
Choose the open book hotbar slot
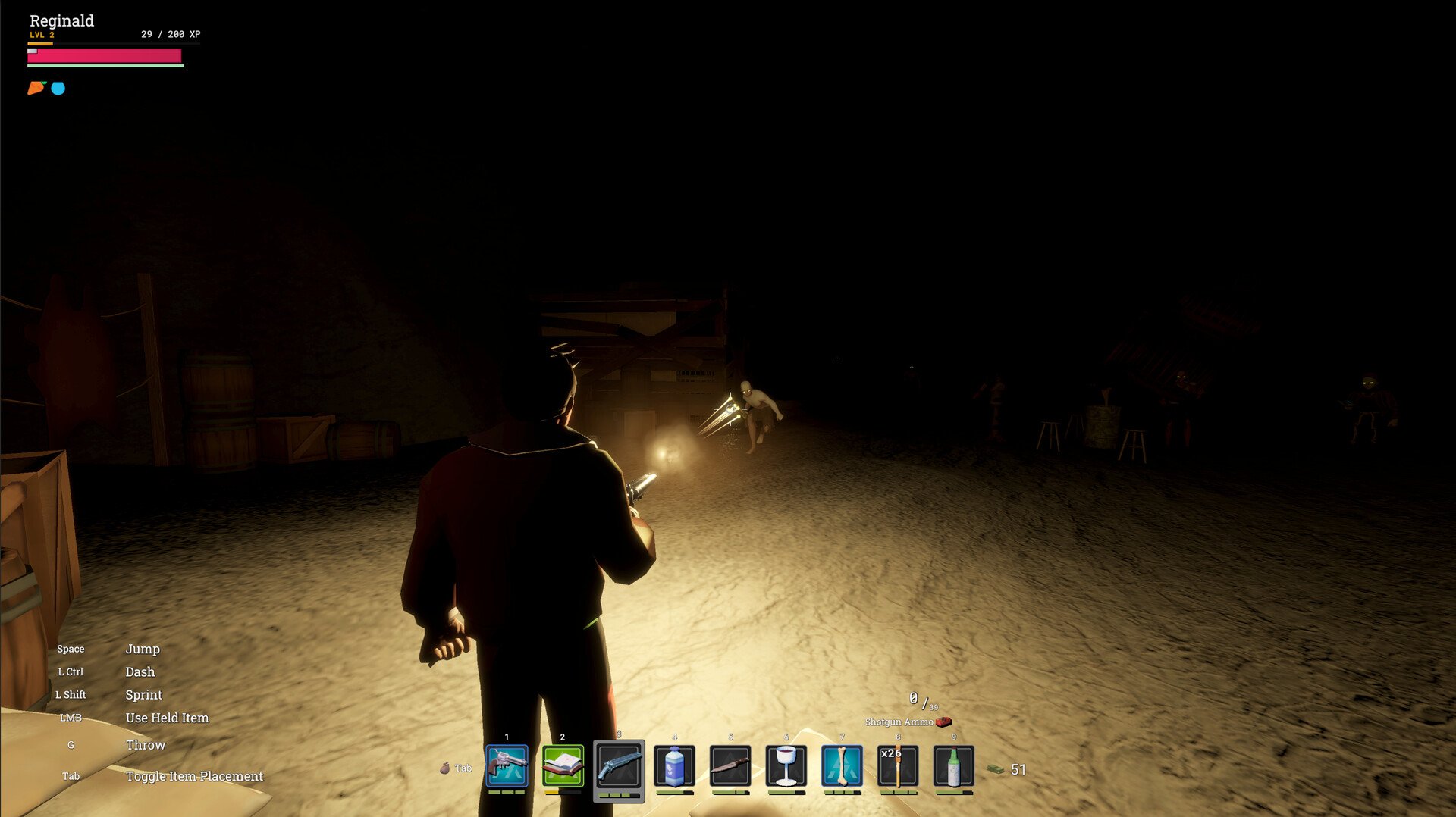click(563, 766)
